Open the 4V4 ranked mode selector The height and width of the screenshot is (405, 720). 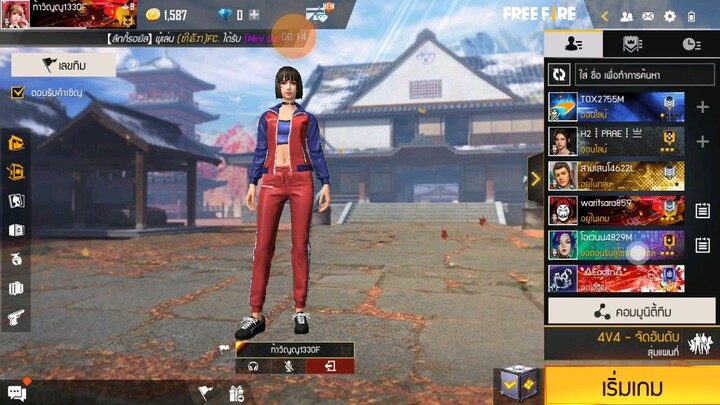click(630, 343)
